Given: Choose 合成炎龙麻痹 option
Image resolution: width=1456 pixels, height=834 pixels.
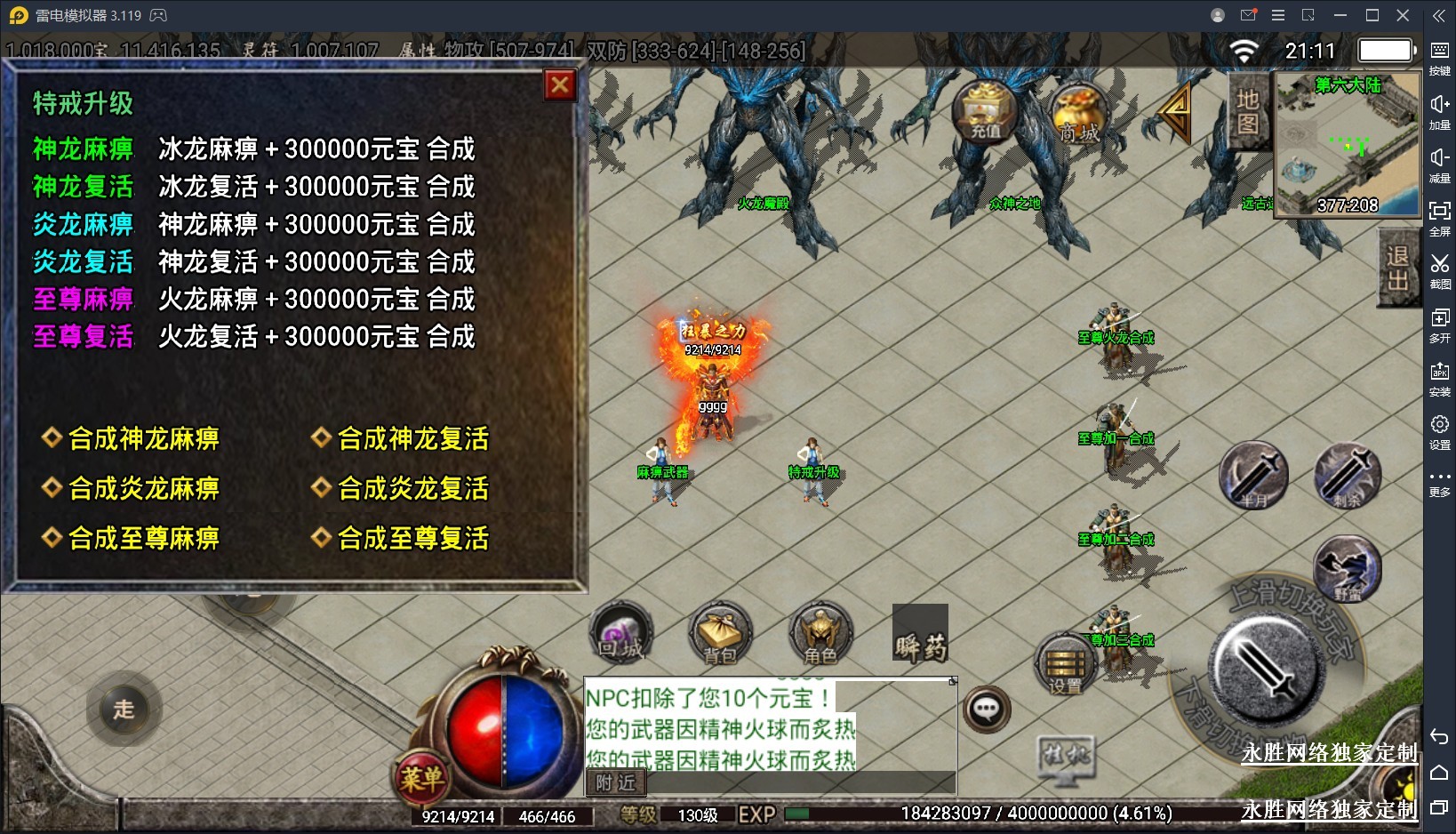Looking at the screenshot, I should point(143,489).
